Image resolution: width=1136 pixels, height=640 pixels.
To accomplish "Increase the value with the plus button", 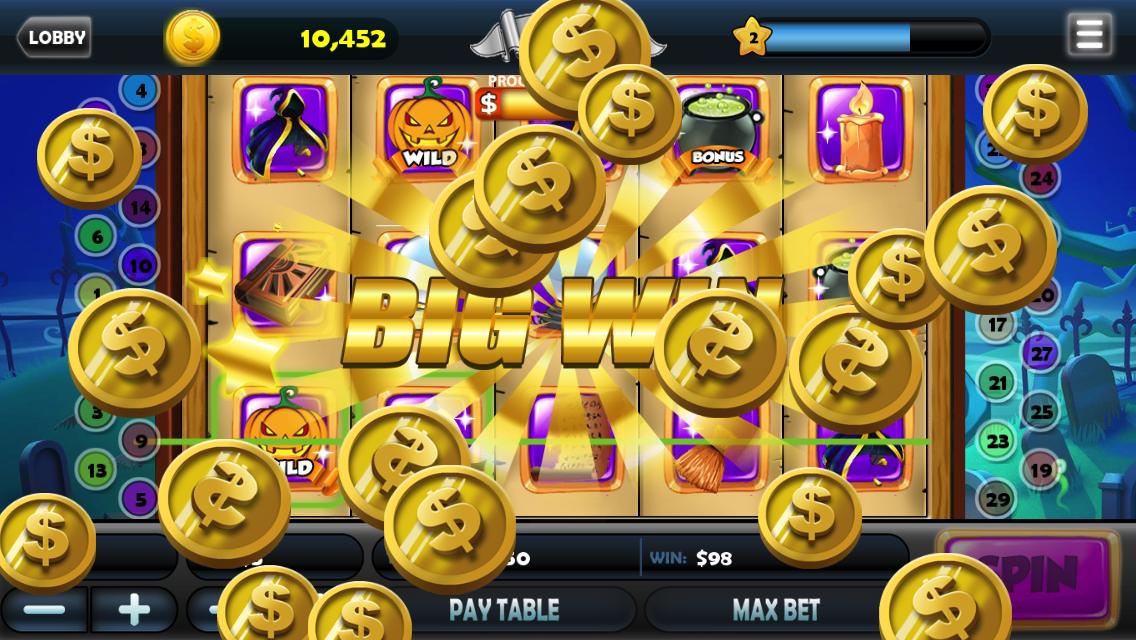I will tap(134, 609).
